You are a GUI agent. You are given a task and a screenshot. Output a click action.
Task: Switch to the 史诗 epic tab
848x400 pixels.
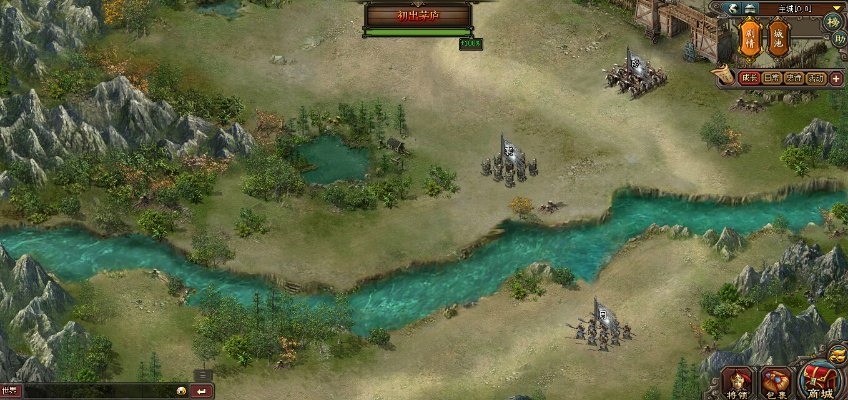coord(794,78)
